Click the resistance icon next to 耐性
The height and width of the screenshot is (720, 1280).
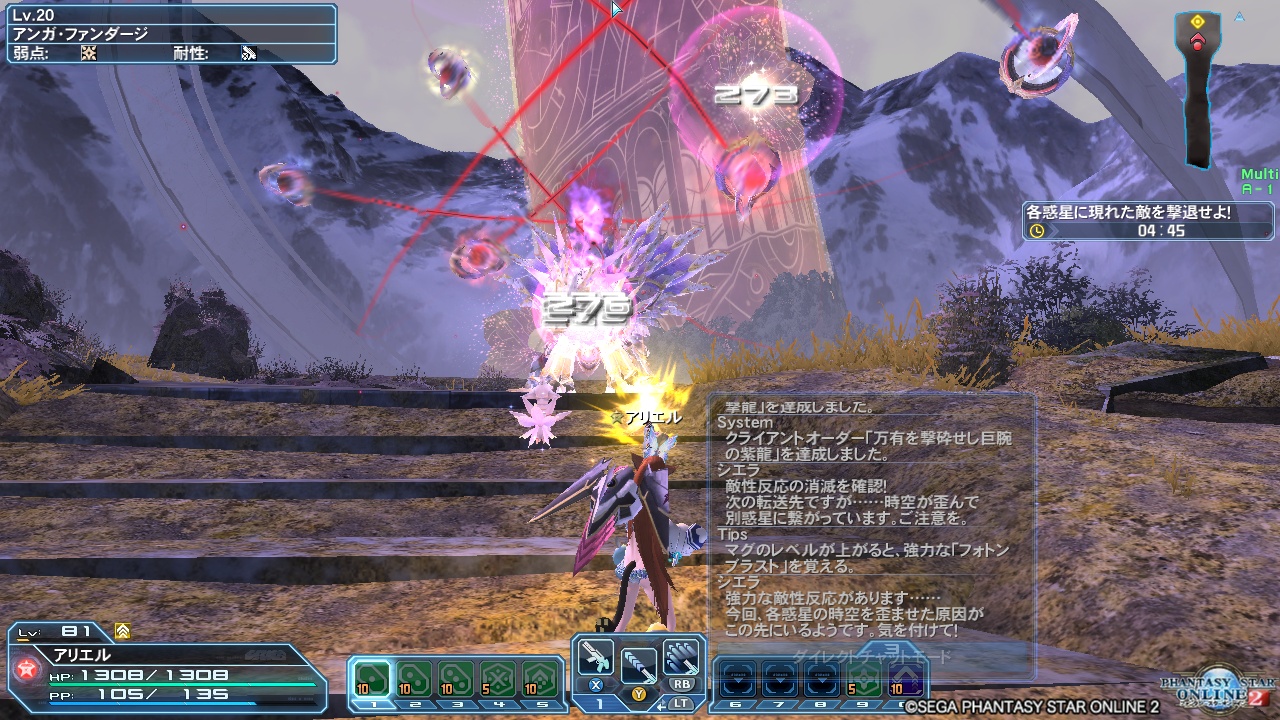click(246, 52)
